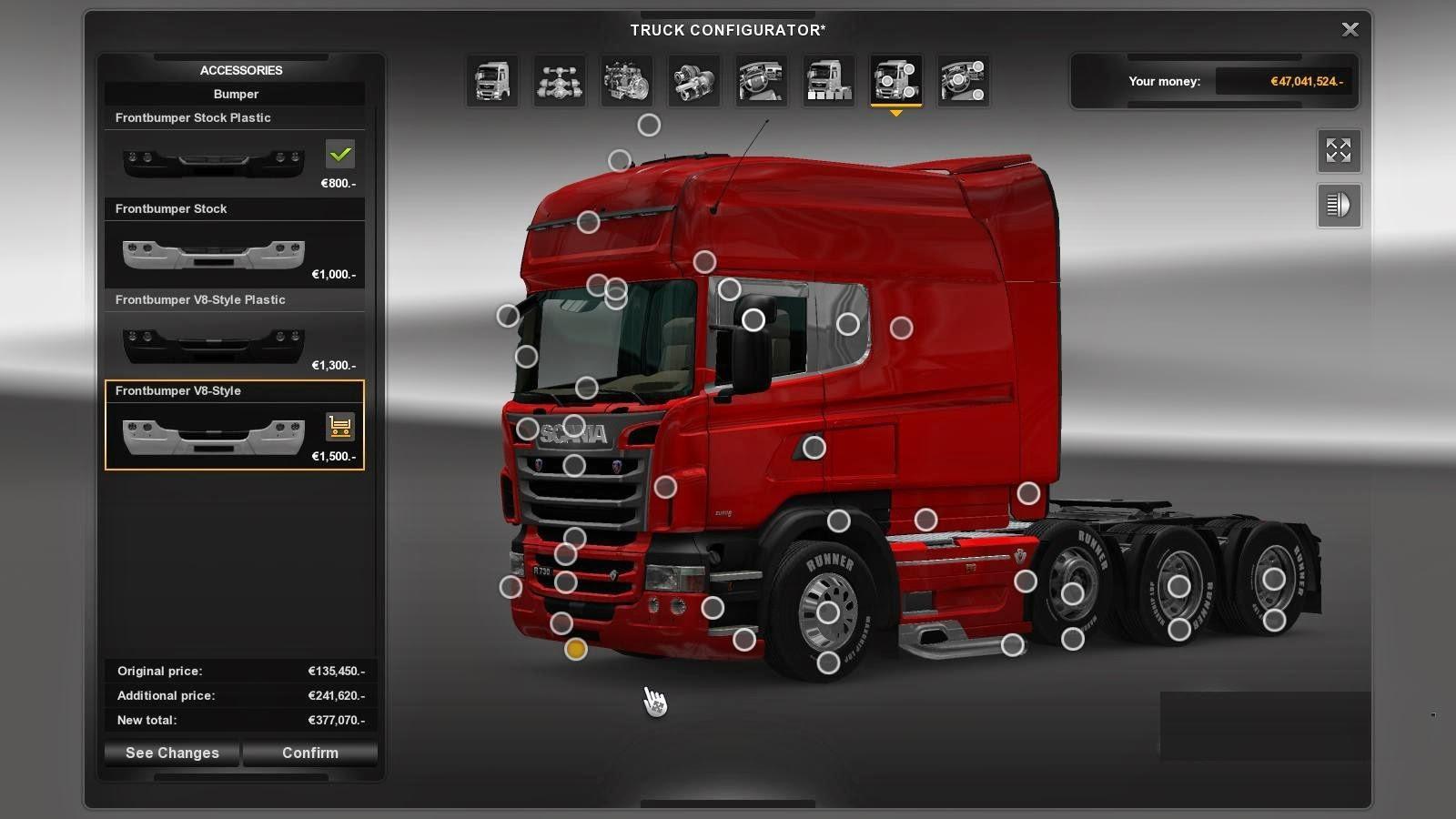
Task: Click the See Changes button
Action: pos(172,753)
